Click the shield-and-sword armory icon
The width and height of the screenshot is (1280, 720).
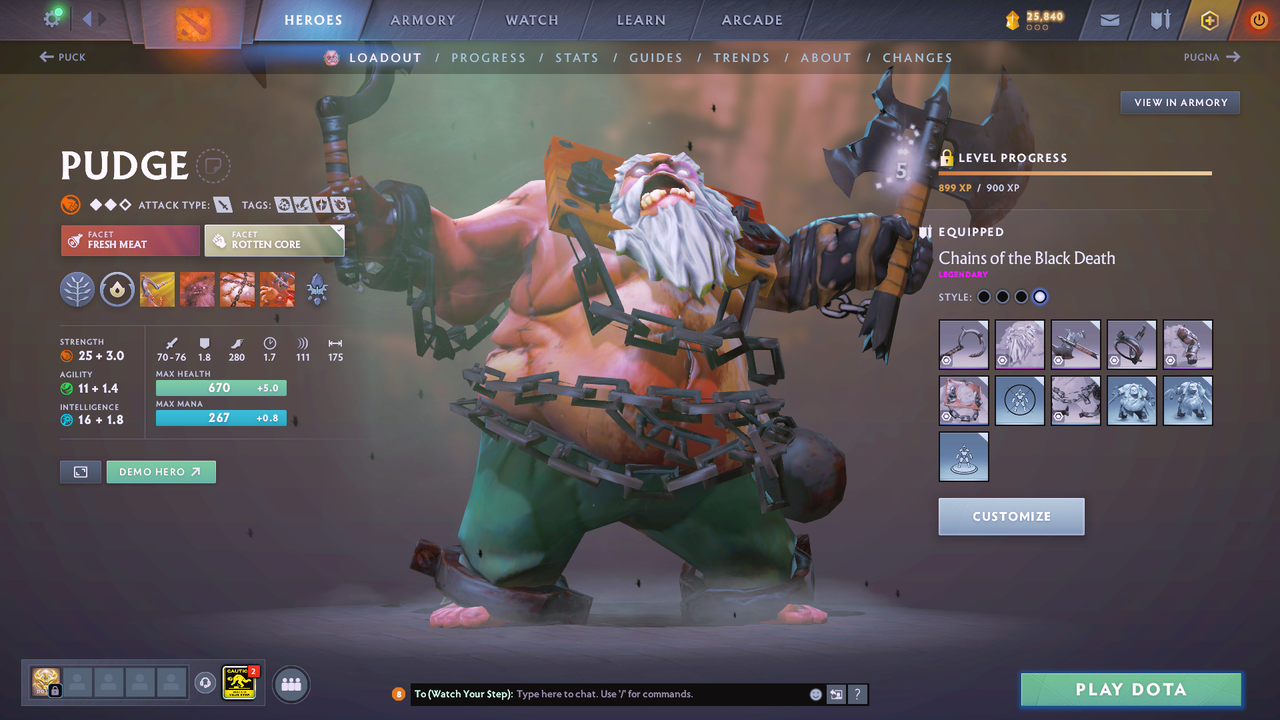pos(1159,19)
